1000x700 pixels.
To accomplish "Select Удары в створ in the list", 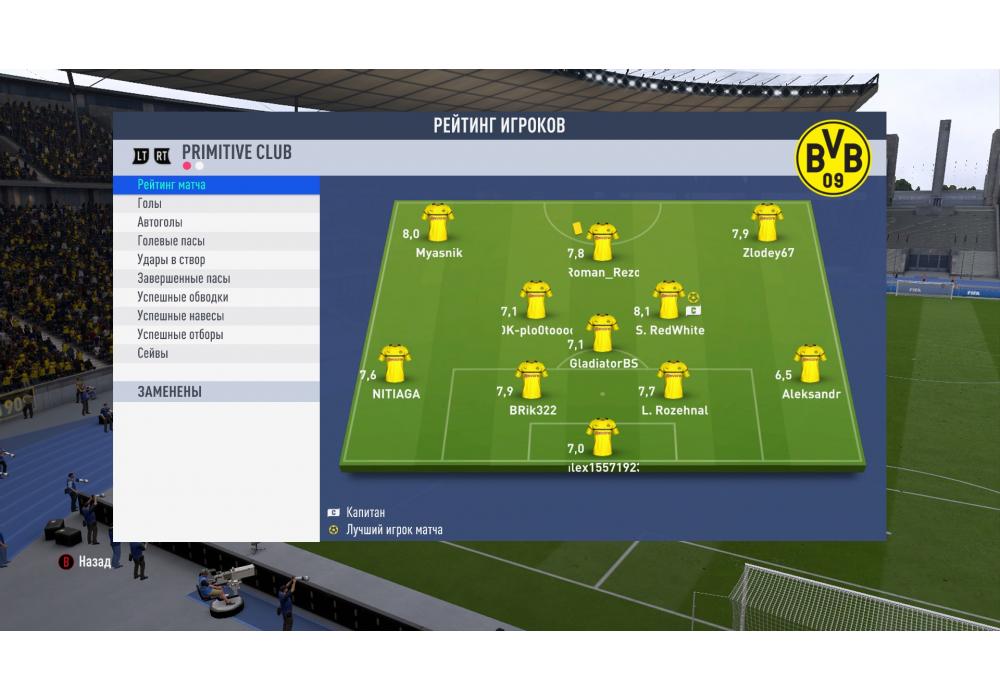I will click(x=171, y=260).
